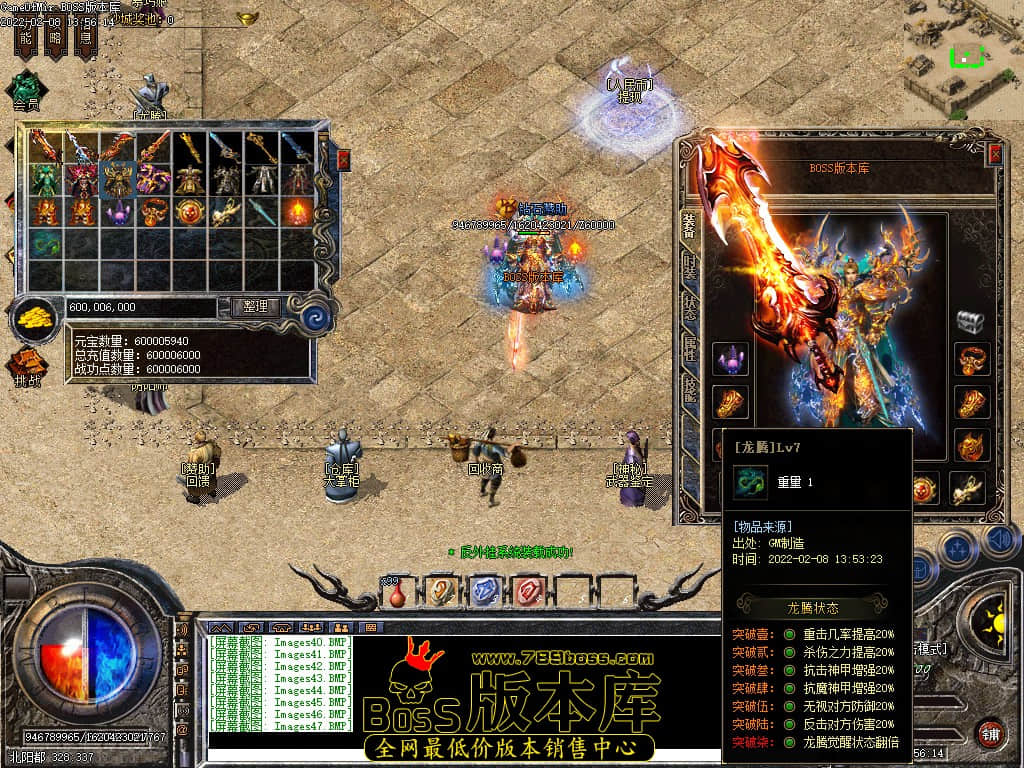1024x768 pixels.
Task: Click the gold ingot pile icon
Action: pyautogui.click(x=37, y=319)
